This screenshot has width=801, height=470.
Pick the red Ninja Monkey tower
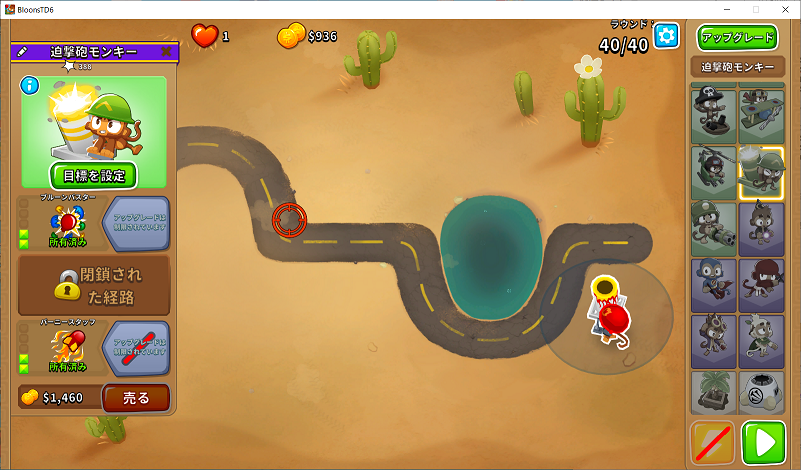click(x=762, y=284)
